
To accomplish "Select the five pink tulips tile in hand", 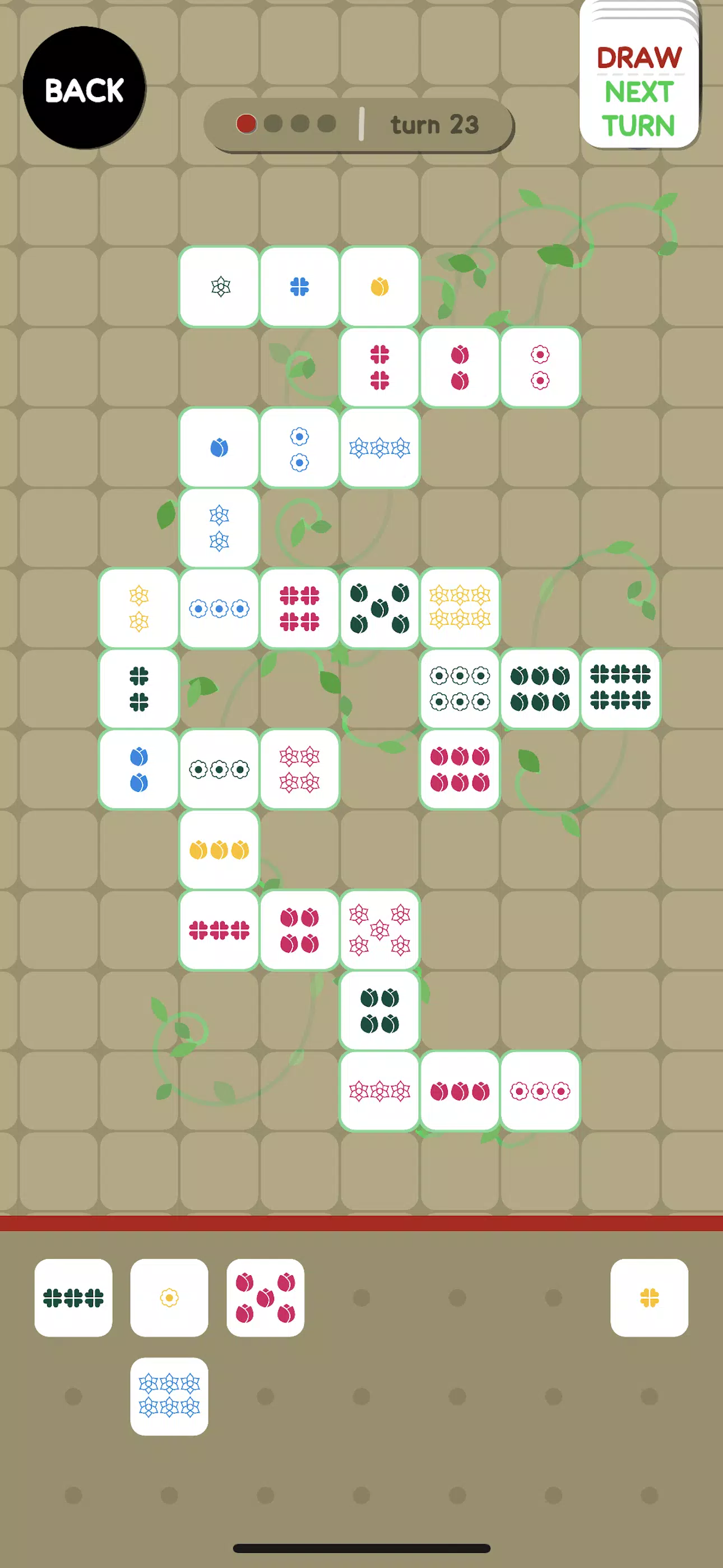I will (x=265, y=1298).
